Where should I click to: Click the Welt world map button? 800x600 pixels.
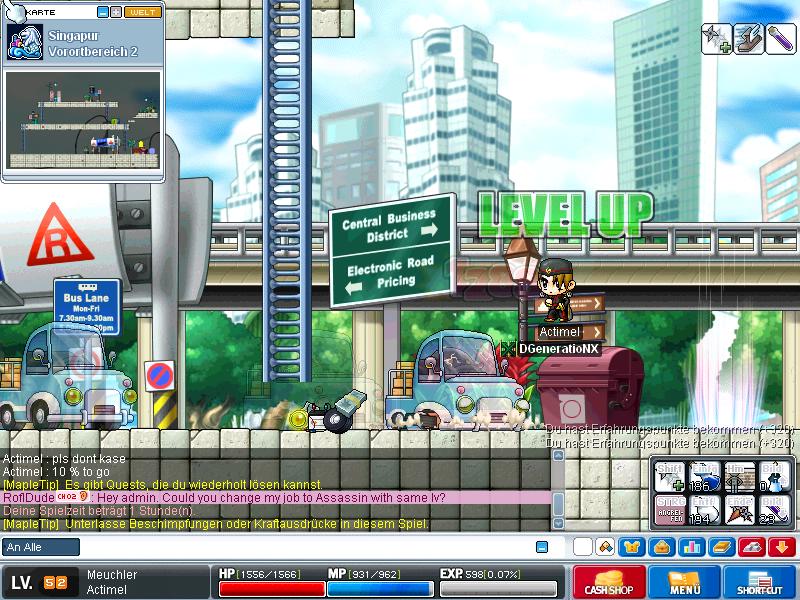142,12
